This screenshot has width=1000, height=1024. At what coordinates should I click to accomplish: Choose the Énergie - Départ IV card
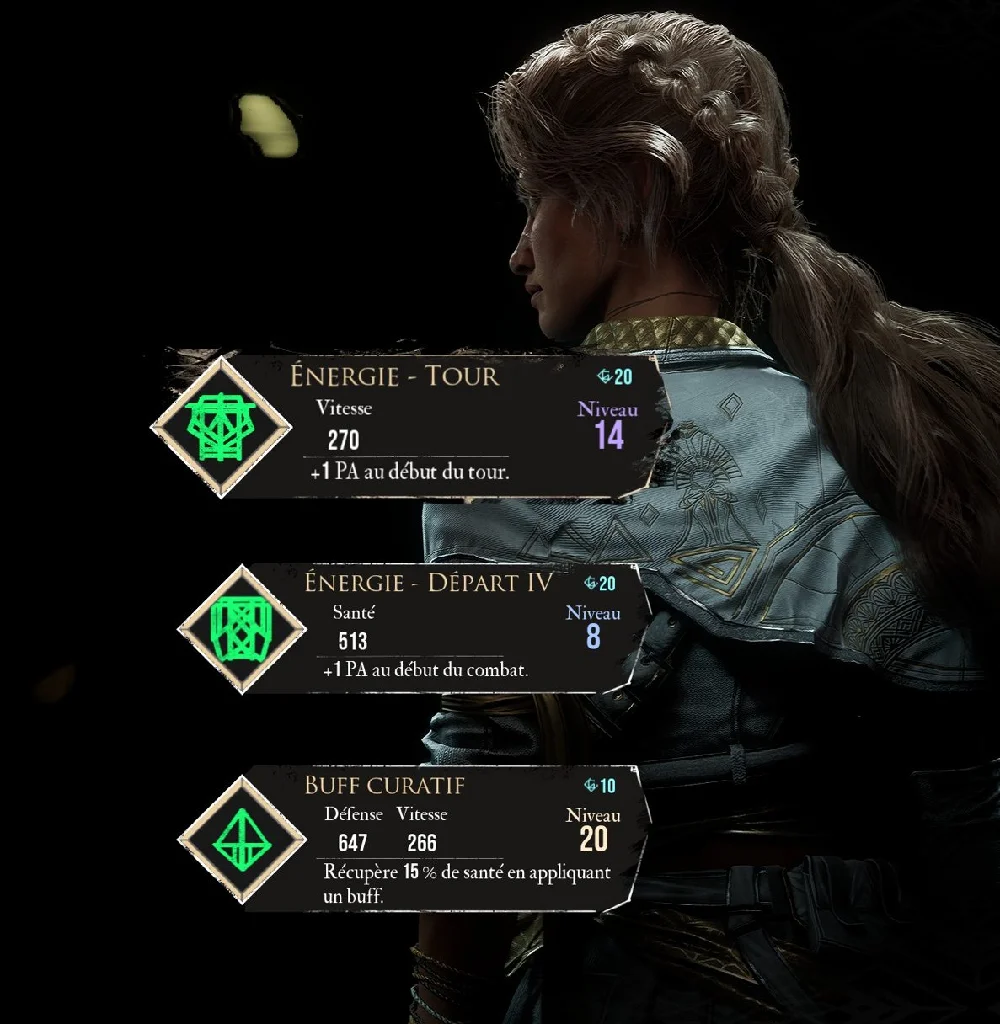[x=450, y=630]
